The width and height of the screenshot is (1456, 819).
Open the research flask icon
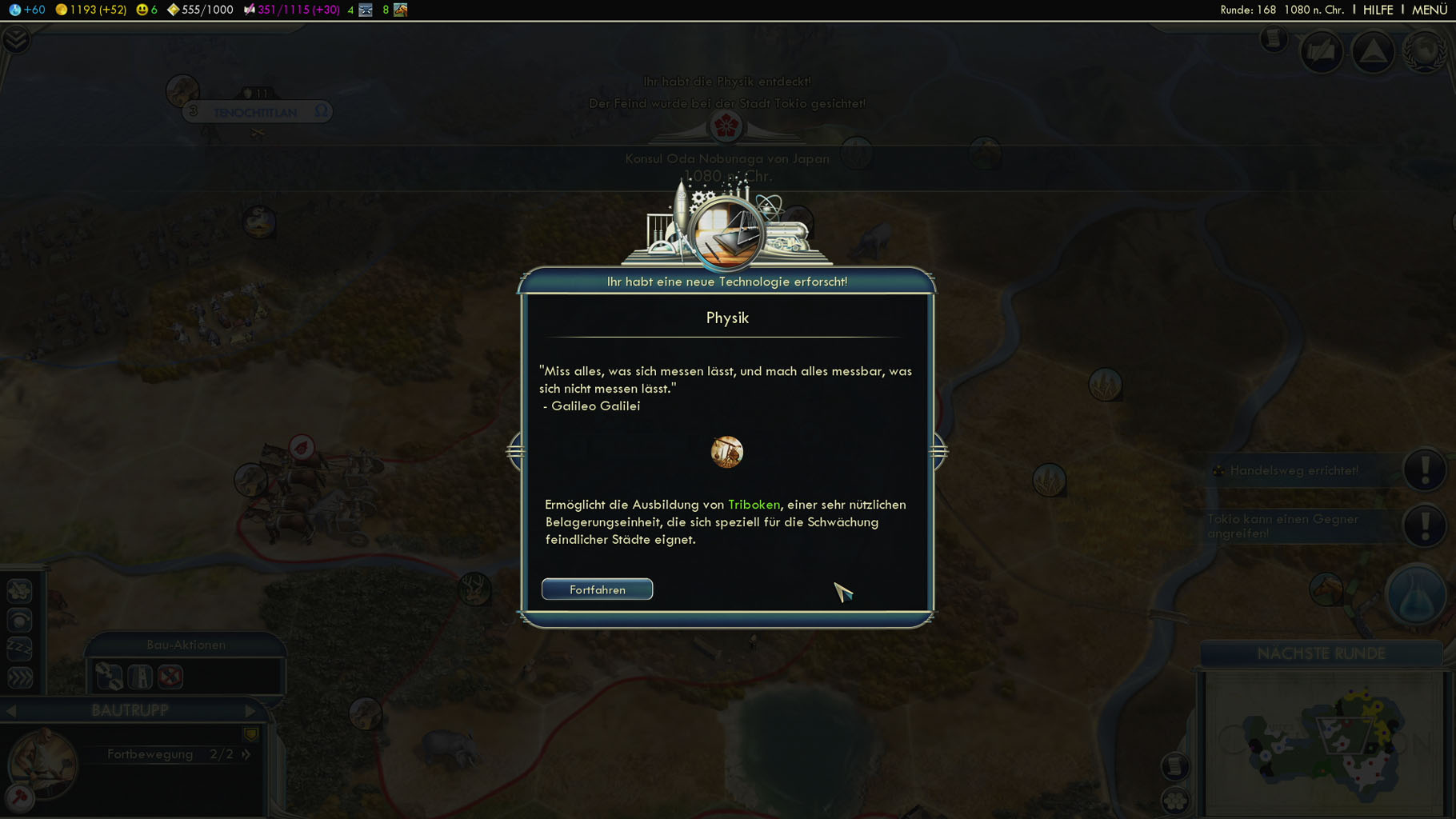click(x=1416, y=595)
